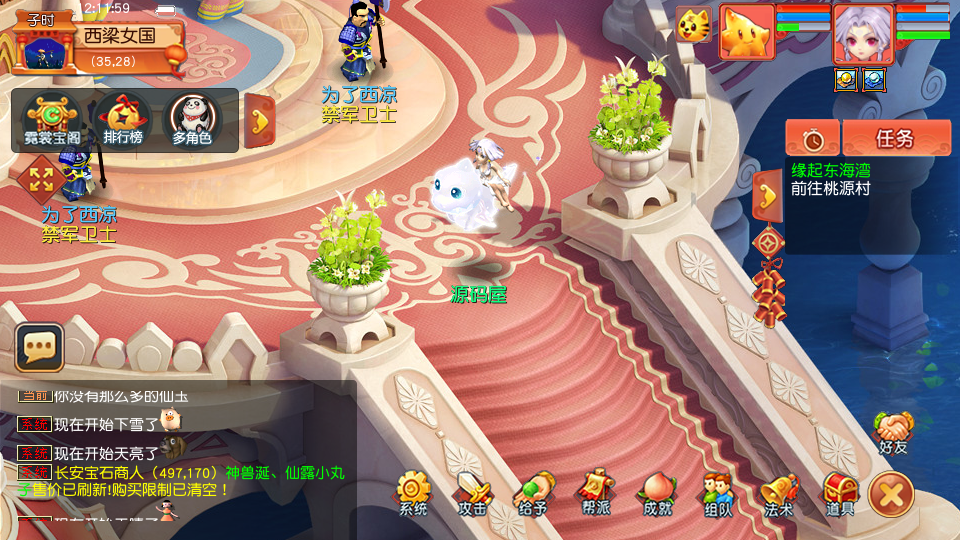Open the 多角色 panda icon
The width and height of the screenshot is (960, 540).
[x=191, y=120]
